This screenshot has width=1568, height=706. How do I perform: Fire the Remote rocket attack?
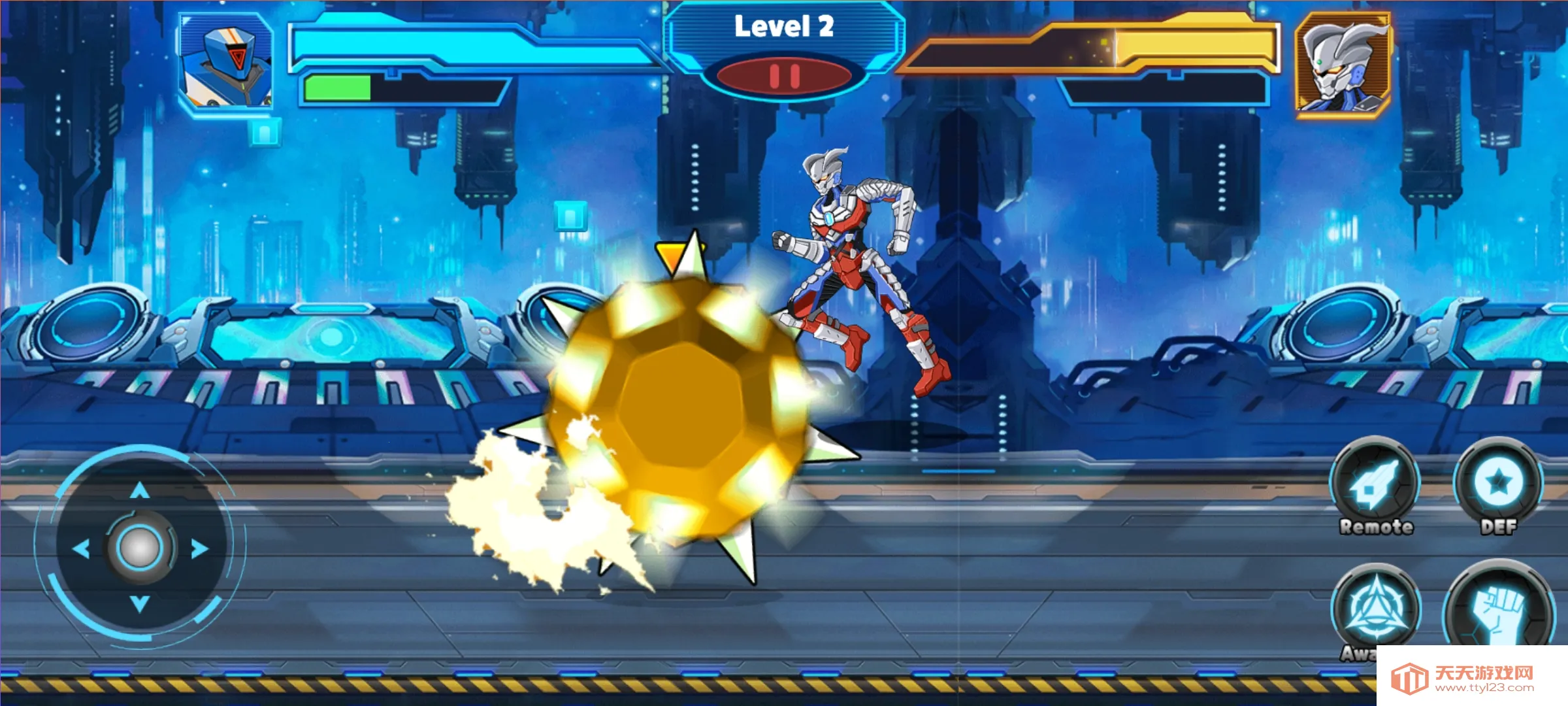tap(1375, 485)
